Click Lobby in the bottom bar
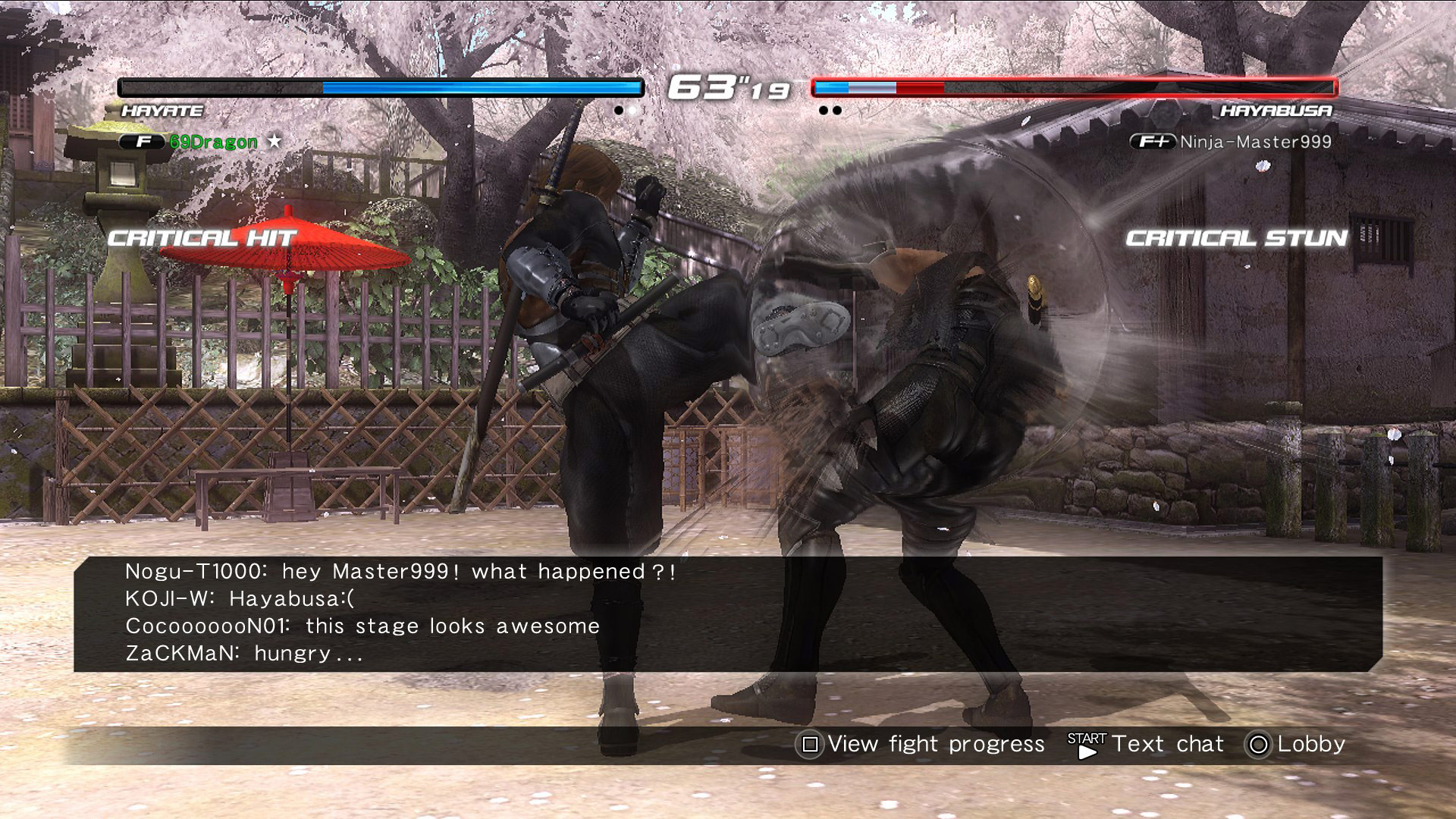1456x819 pixels. pyautogui.click(x=1311, y=744)
